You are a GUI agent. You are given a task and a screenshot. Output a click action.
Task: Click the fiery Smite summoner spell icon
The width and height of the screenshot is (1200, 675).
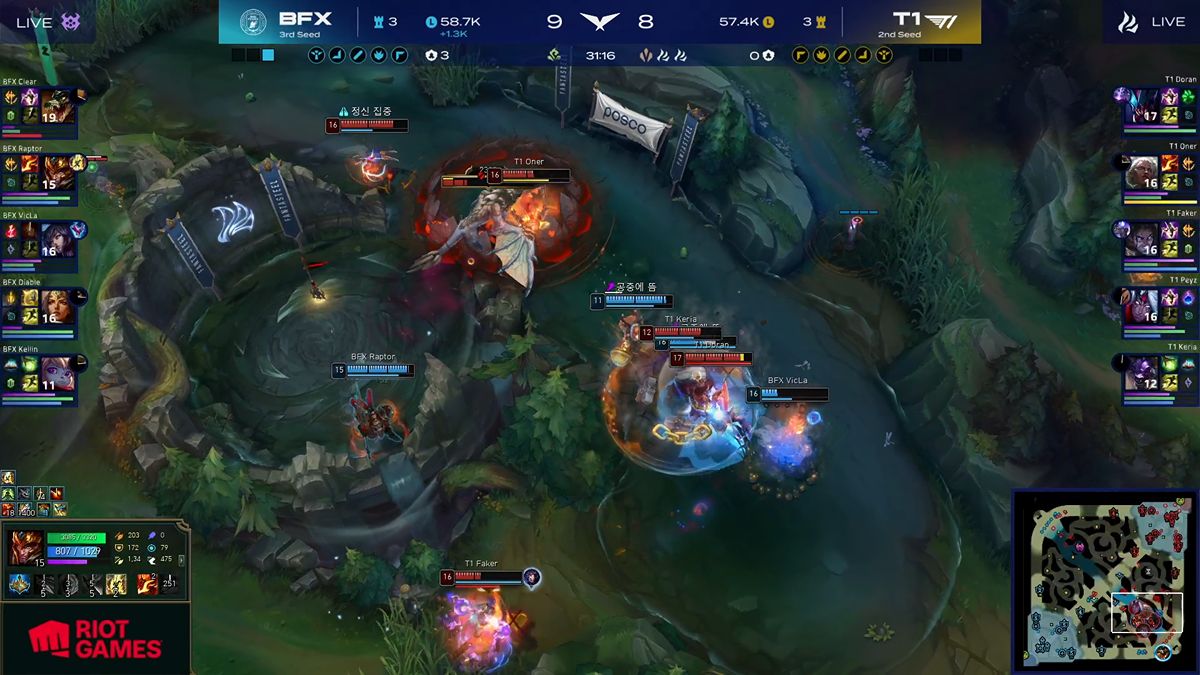(x=147, y=585)
